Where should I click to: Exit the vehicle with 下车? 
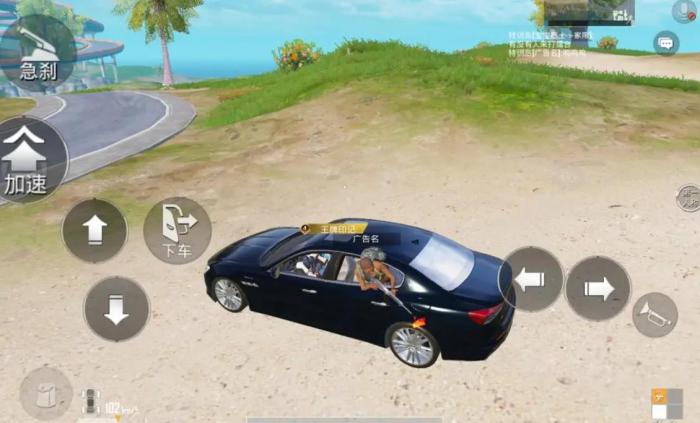point(177,230)
